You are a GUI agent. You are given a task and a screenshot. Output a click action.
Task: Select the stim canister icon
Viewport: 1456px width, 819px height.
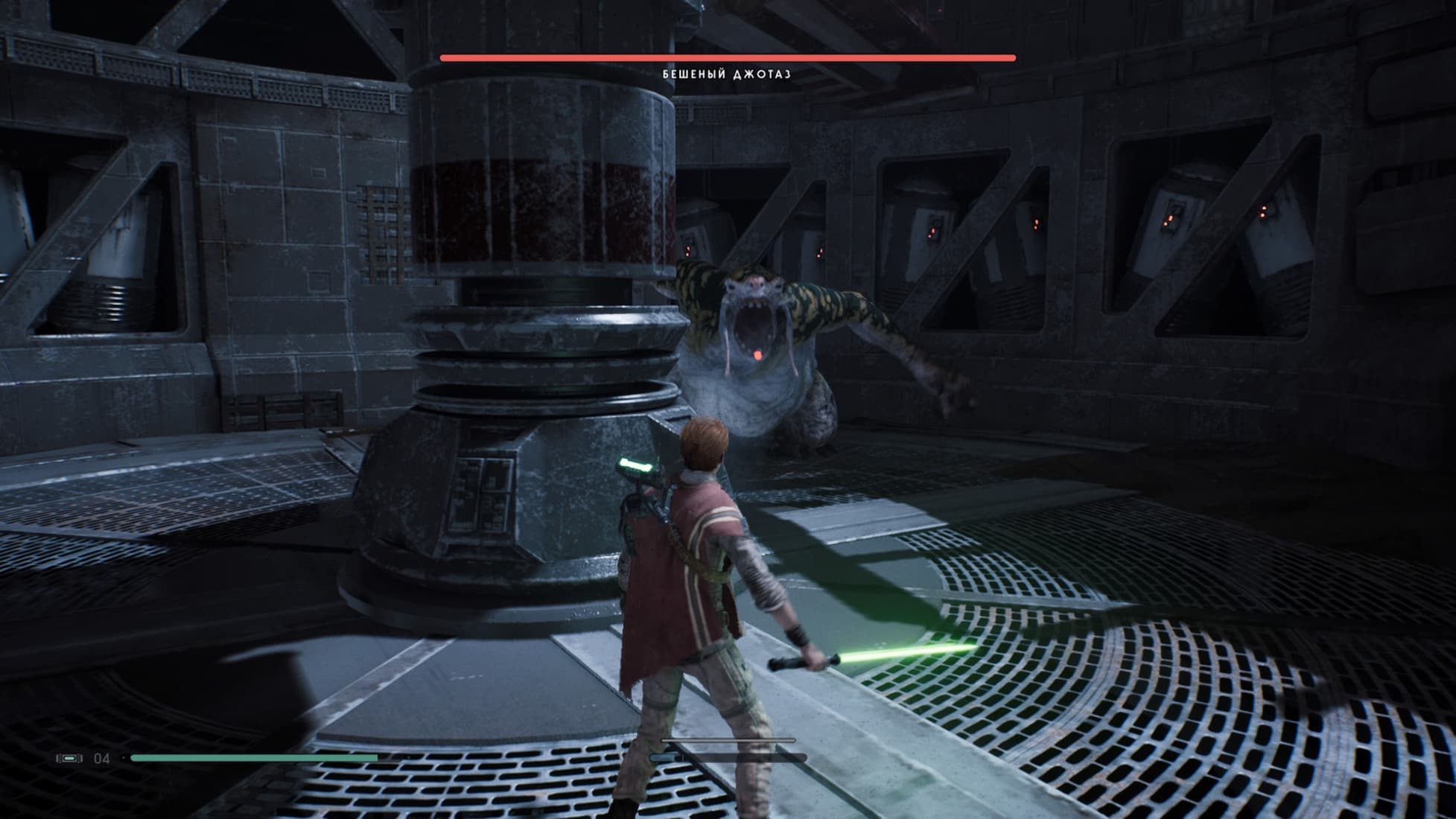69,758
